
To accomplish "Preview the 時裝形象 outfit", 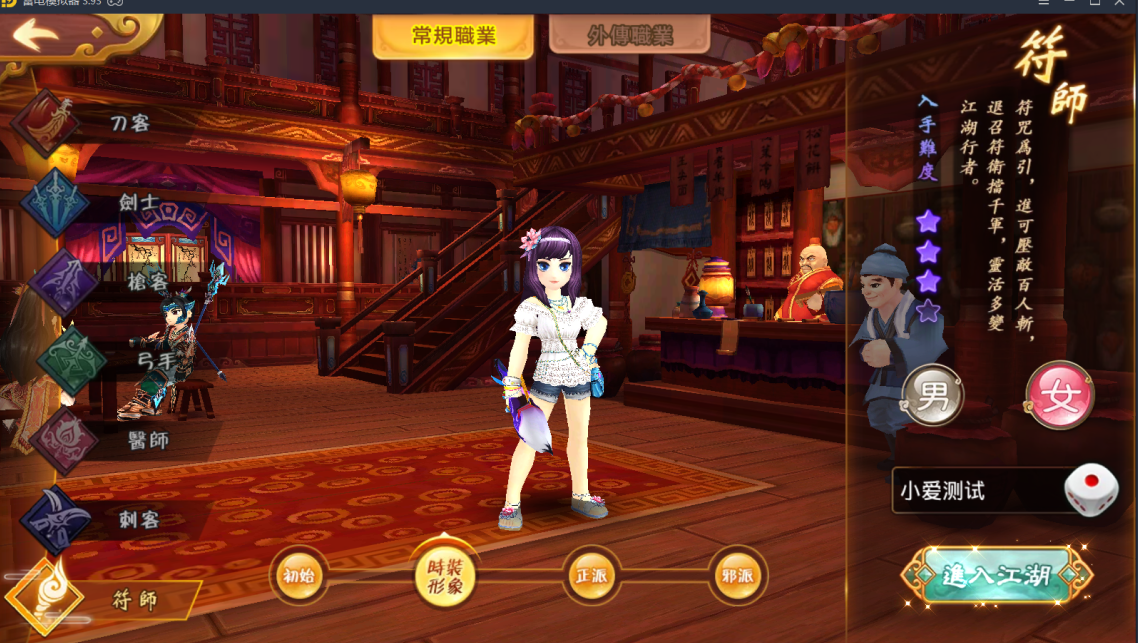I will tap(445, 577).
